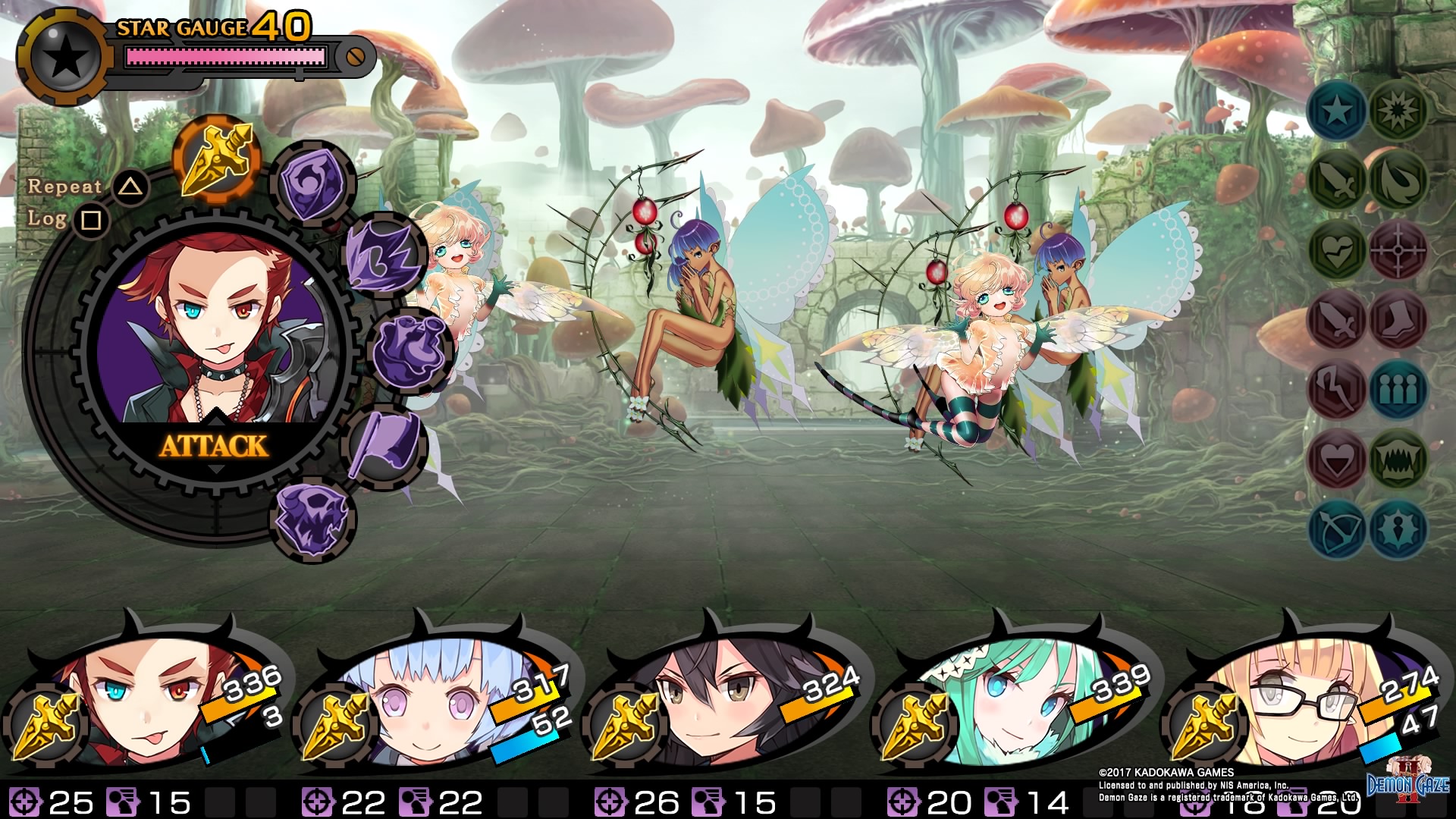This screenshot has width=1456, height=819.
Task: Activate the purple demon skull command
Action: pos(312,519)
